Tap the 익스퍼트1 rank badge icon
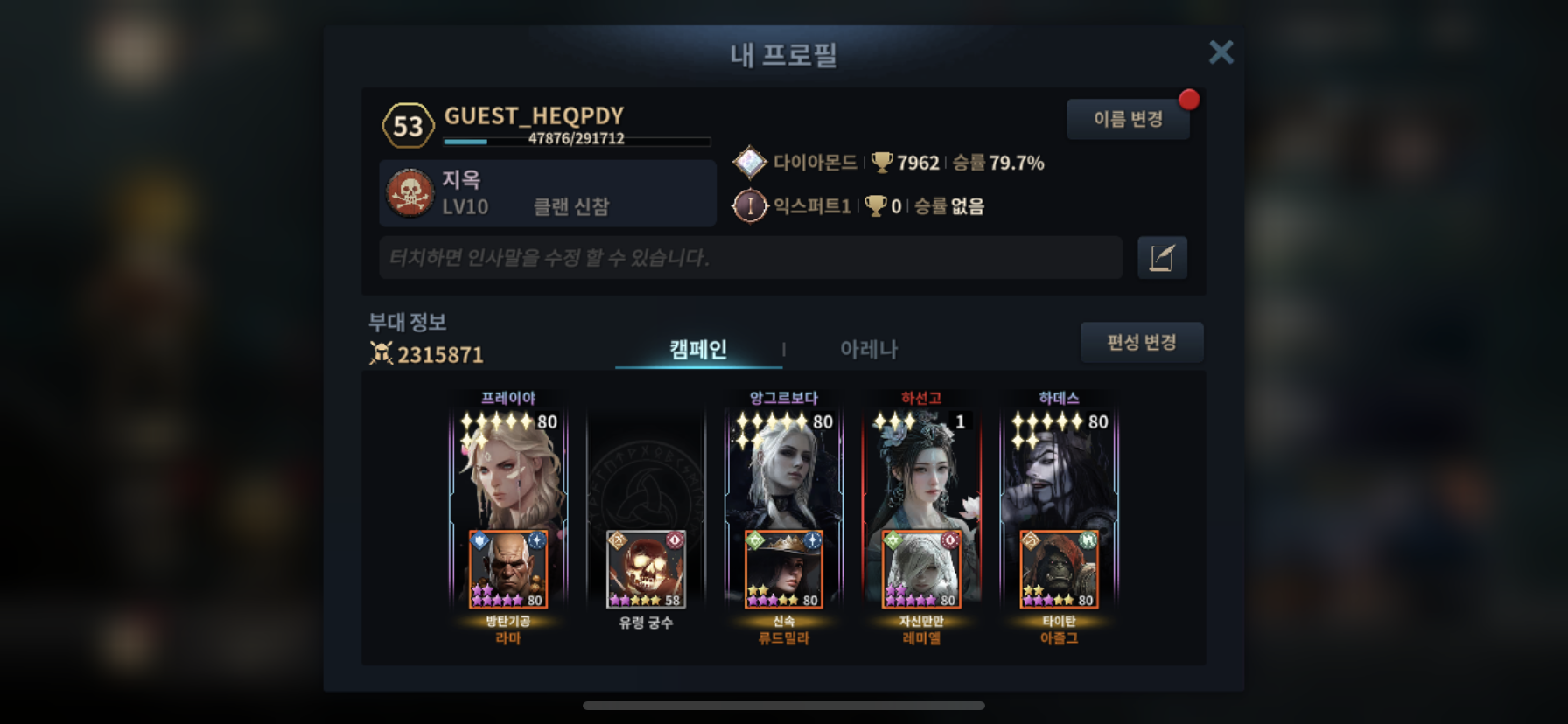The height and width of the screenshot is (724, 1568). (749, 206)
